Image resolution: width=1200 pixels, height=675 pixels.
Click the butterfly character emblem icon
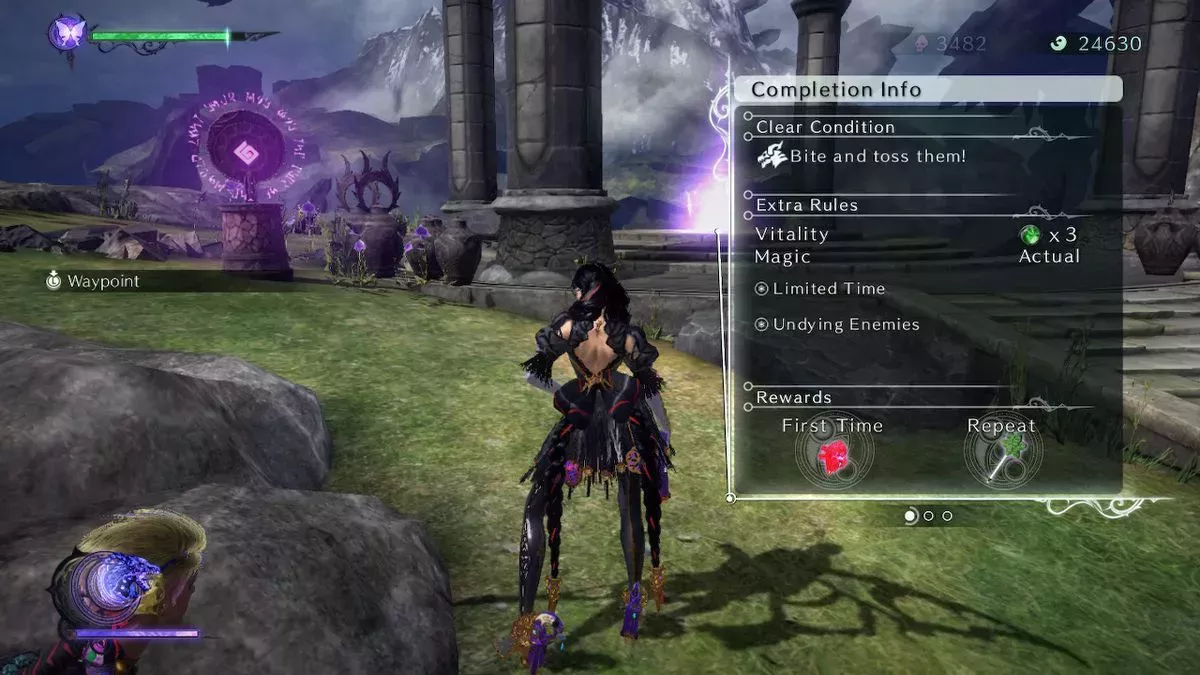(x=68, y=34)
